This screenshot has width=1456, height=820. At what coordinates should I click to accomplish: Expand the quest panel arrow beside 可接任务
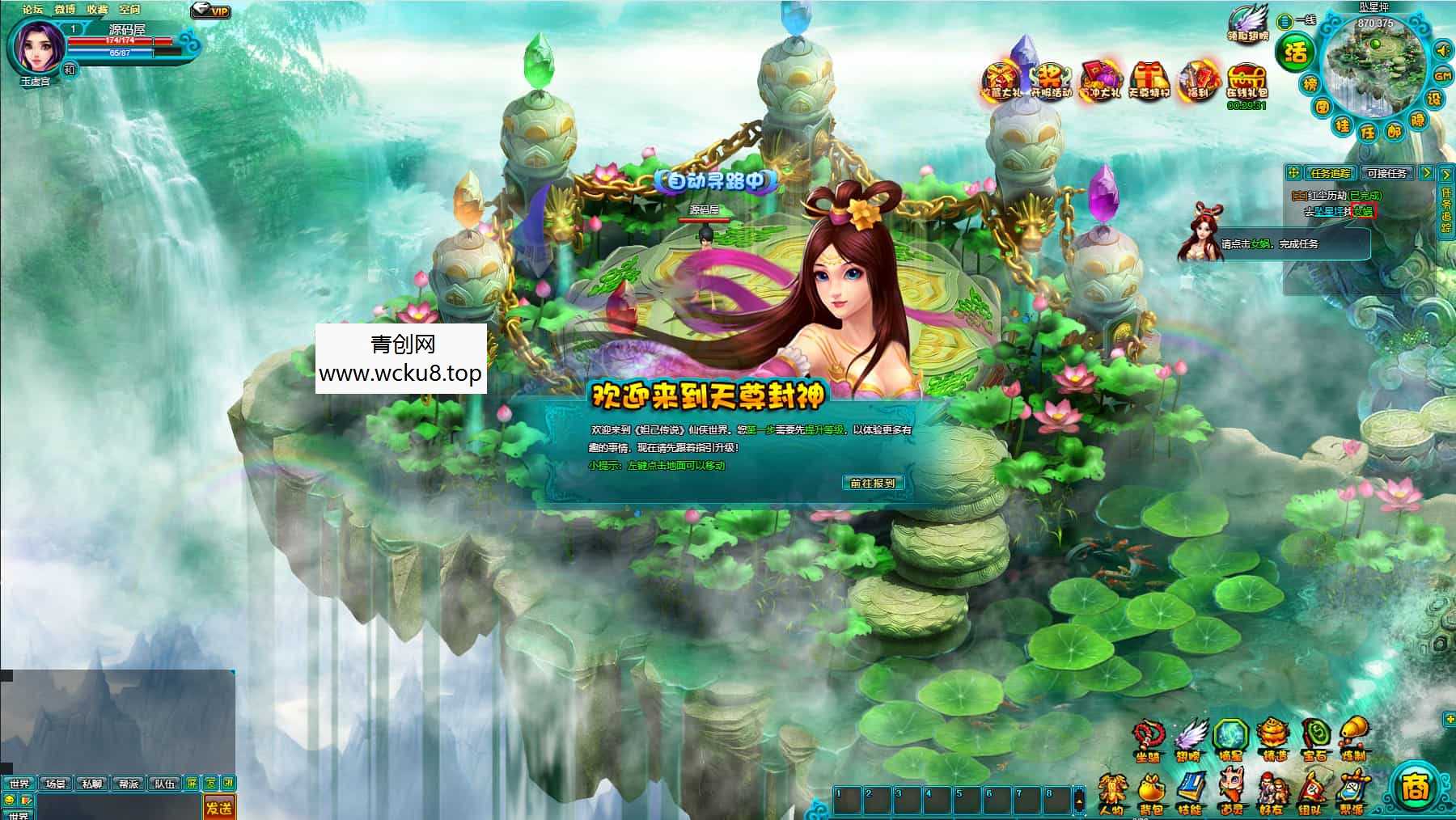point(1426,173)
